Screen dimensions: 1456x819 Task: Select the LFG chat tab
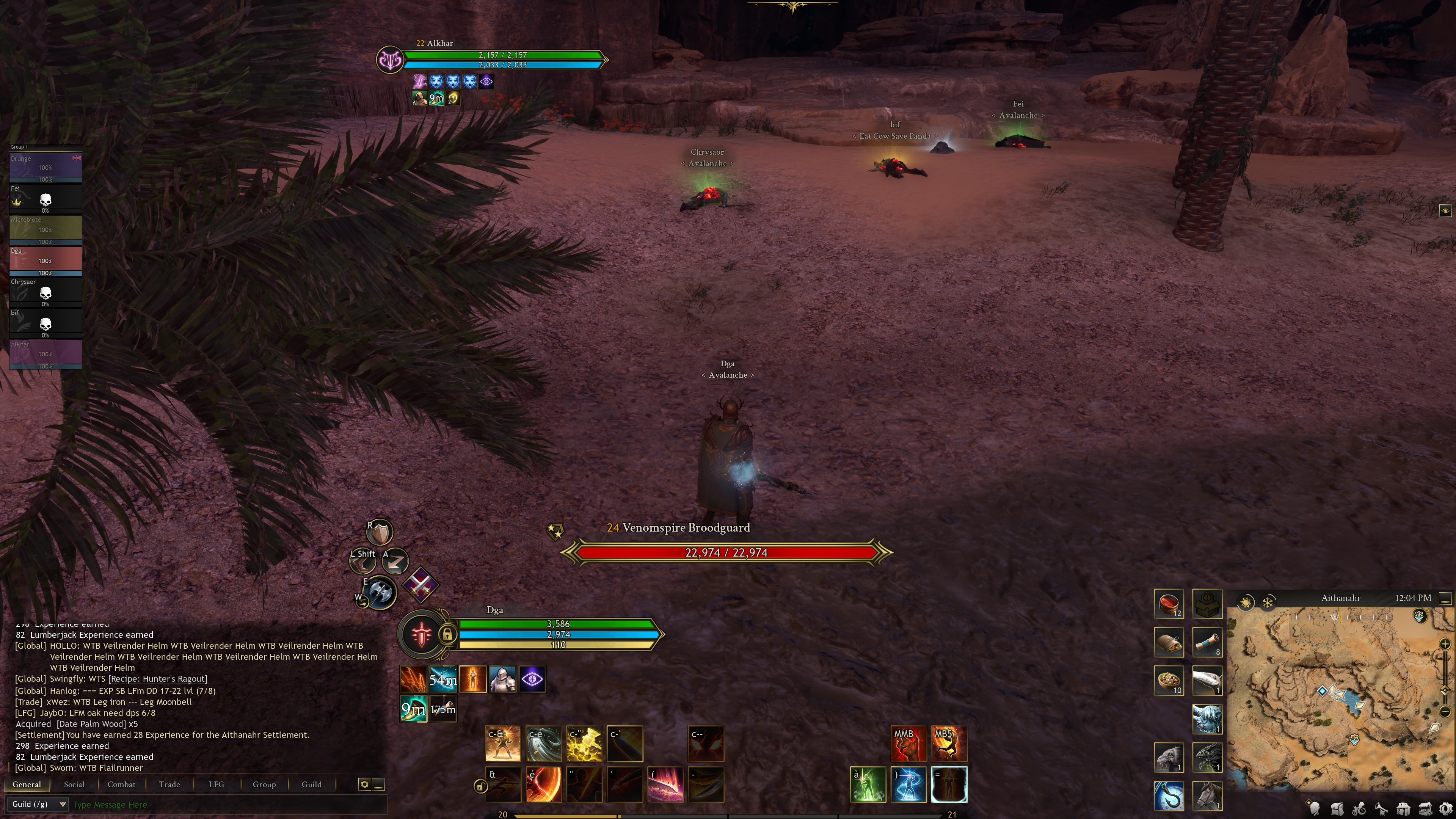pos(216,784)
